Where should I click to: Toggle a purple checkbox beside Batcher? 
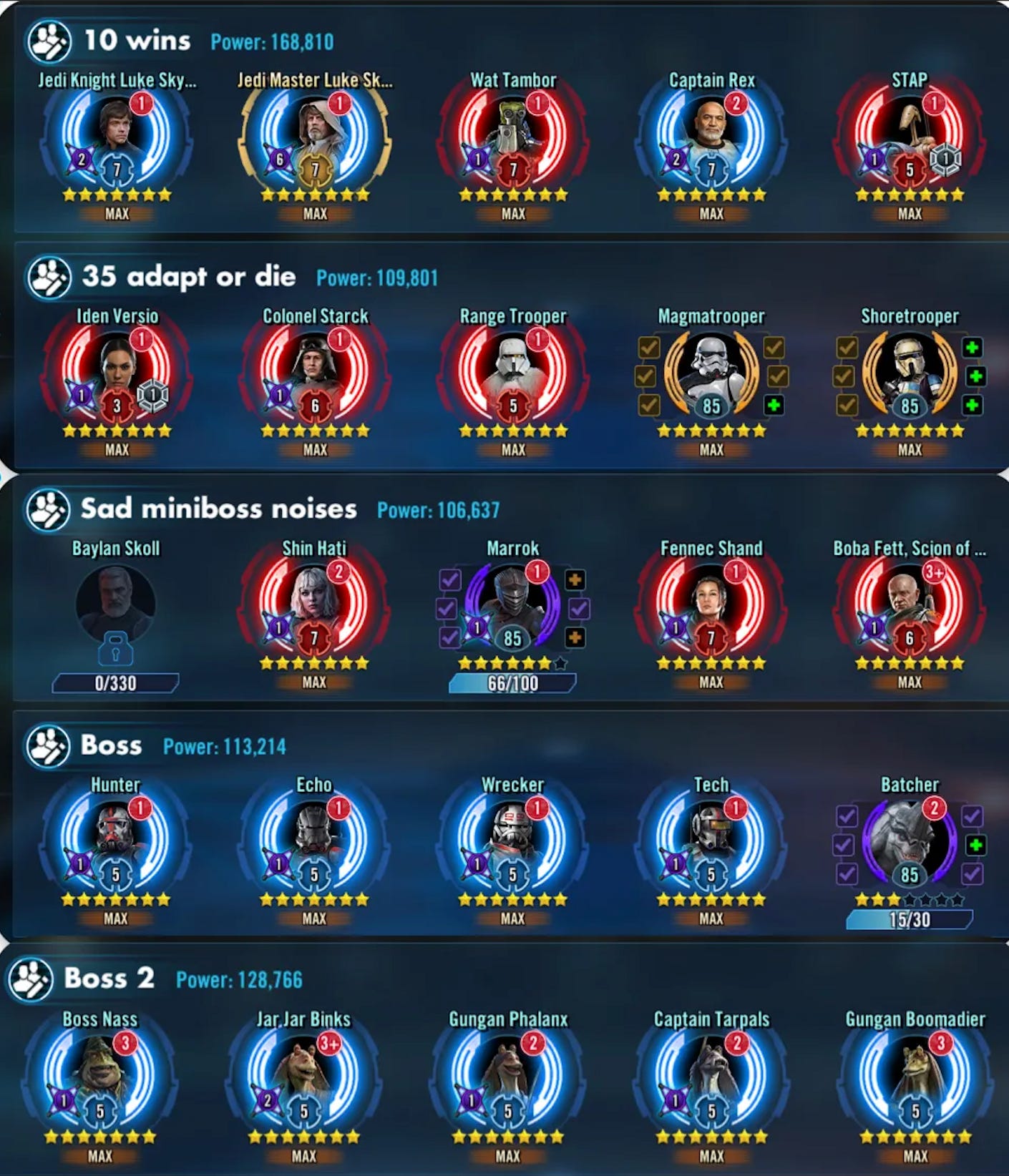coord(848,818)
